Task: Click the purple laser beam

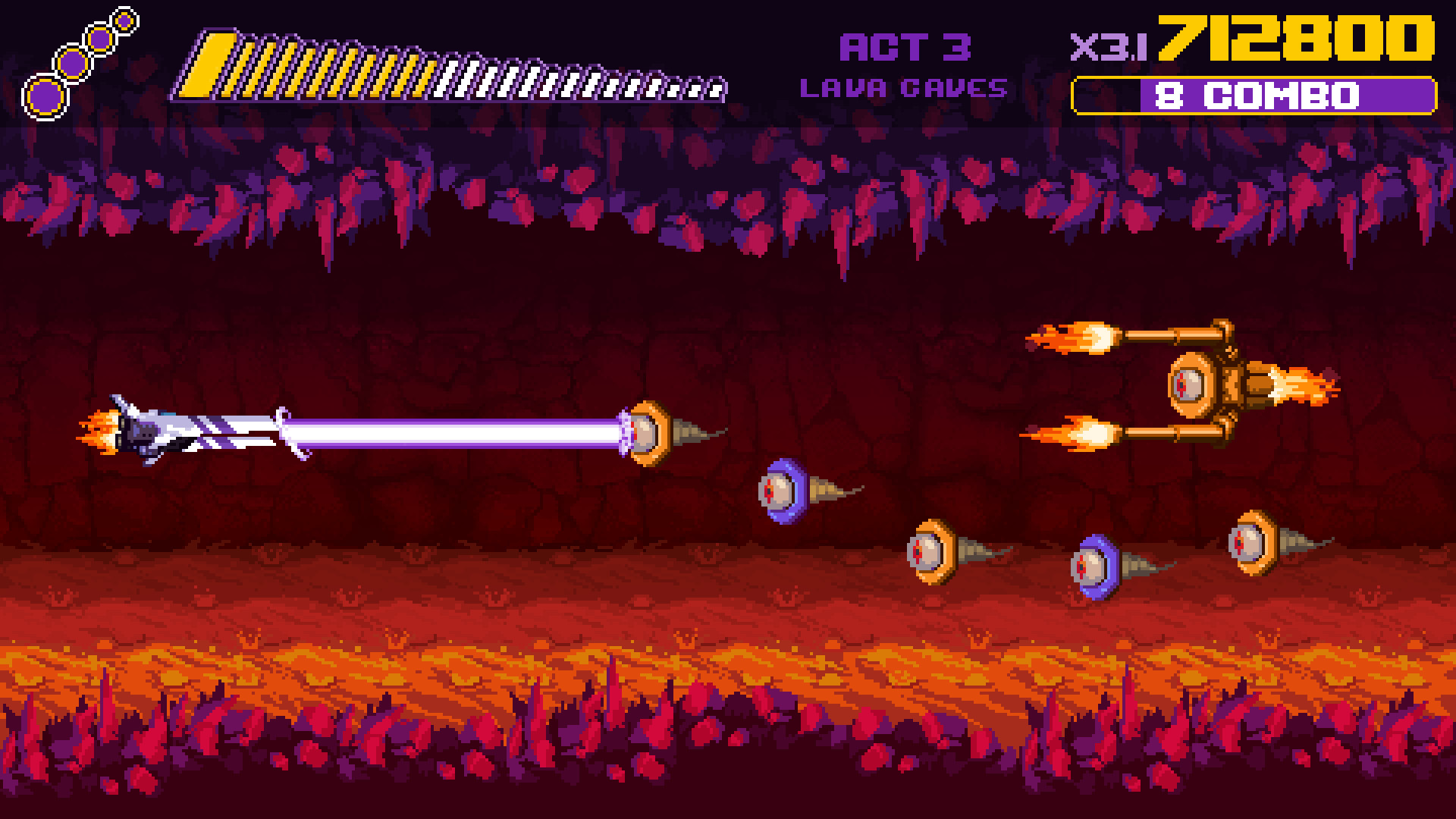Action: click(455, 432)
